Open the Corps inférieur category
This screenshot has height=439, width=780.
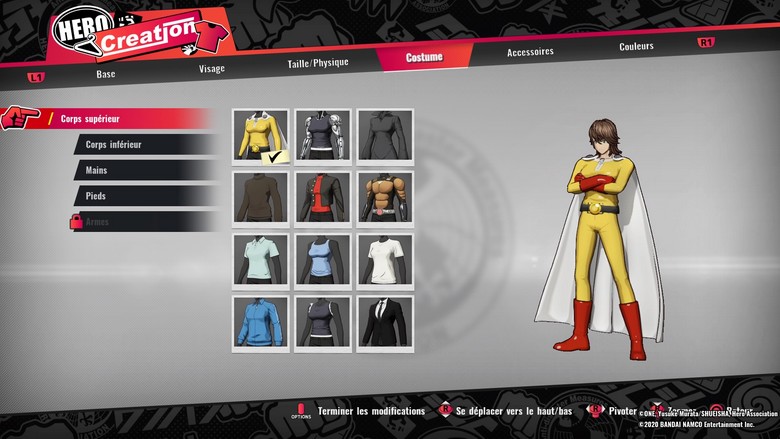(x=143, y=145)
